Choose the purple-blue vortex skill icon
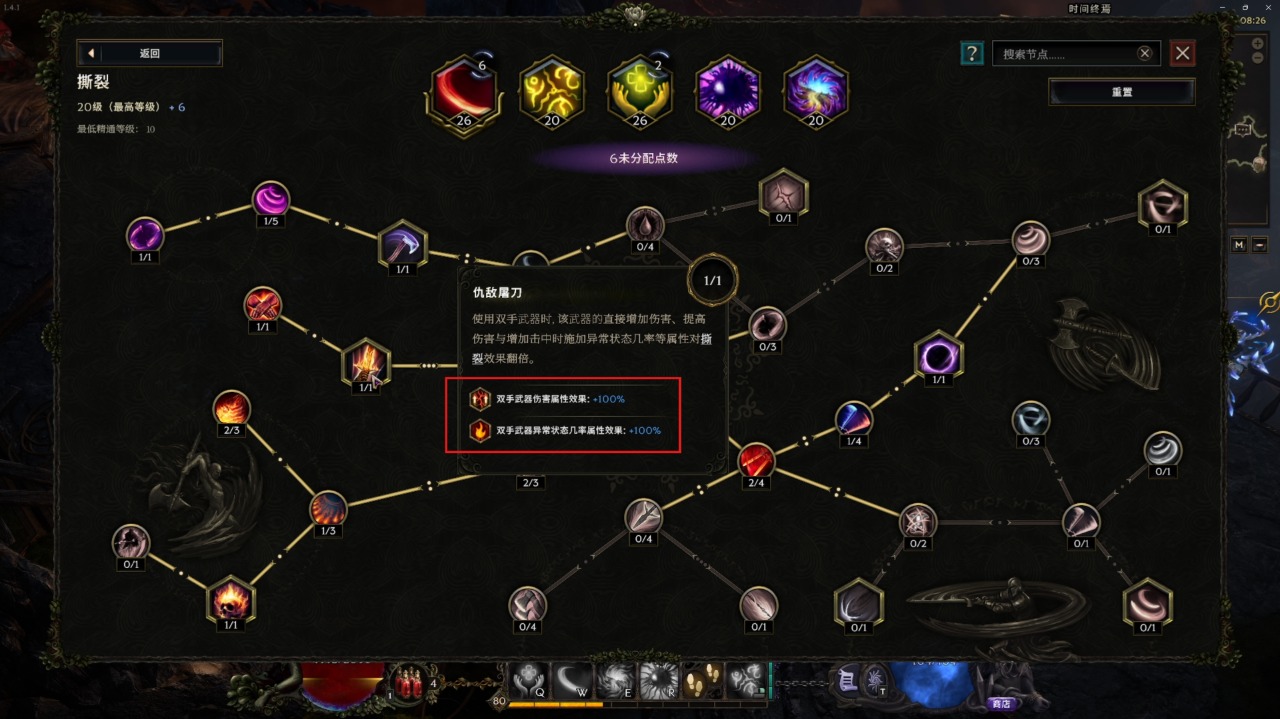 click(x=816, y=92)
